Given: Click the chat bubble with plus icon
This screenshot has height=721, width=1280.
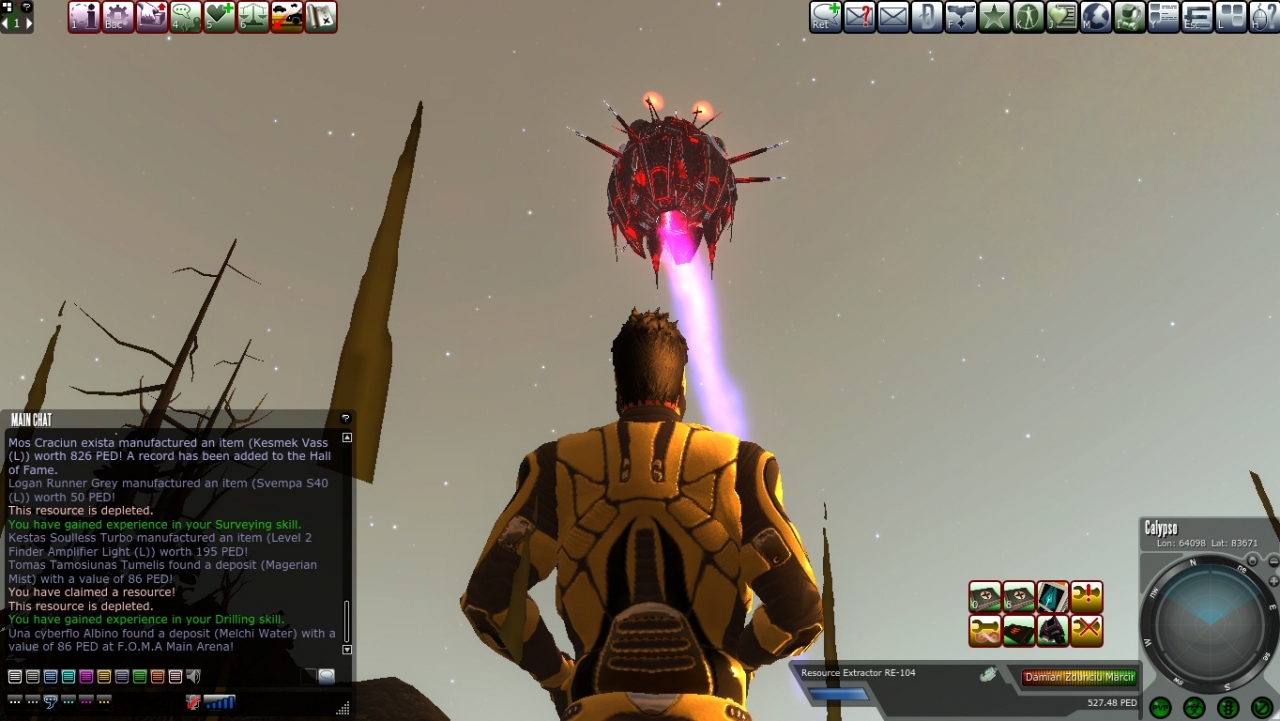Looking at the screenshot, I should 185,17.
